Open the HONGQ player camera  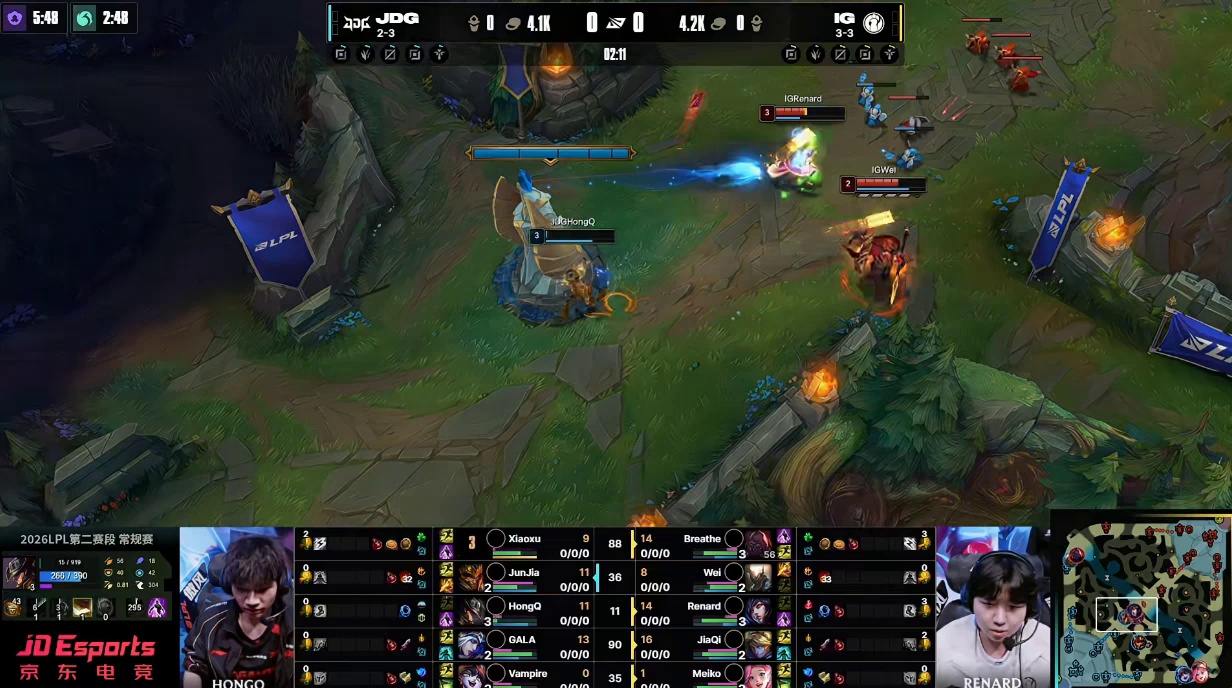click(237, 607)
